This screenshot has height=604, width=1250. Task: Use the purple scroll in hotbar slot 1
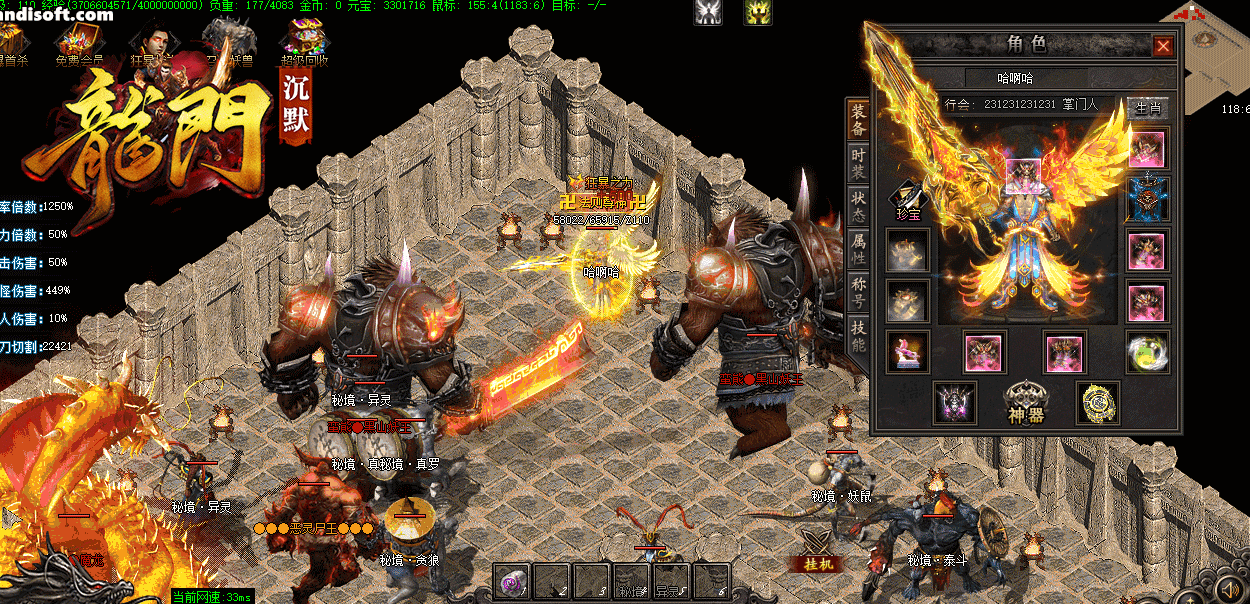coord(512,580)
